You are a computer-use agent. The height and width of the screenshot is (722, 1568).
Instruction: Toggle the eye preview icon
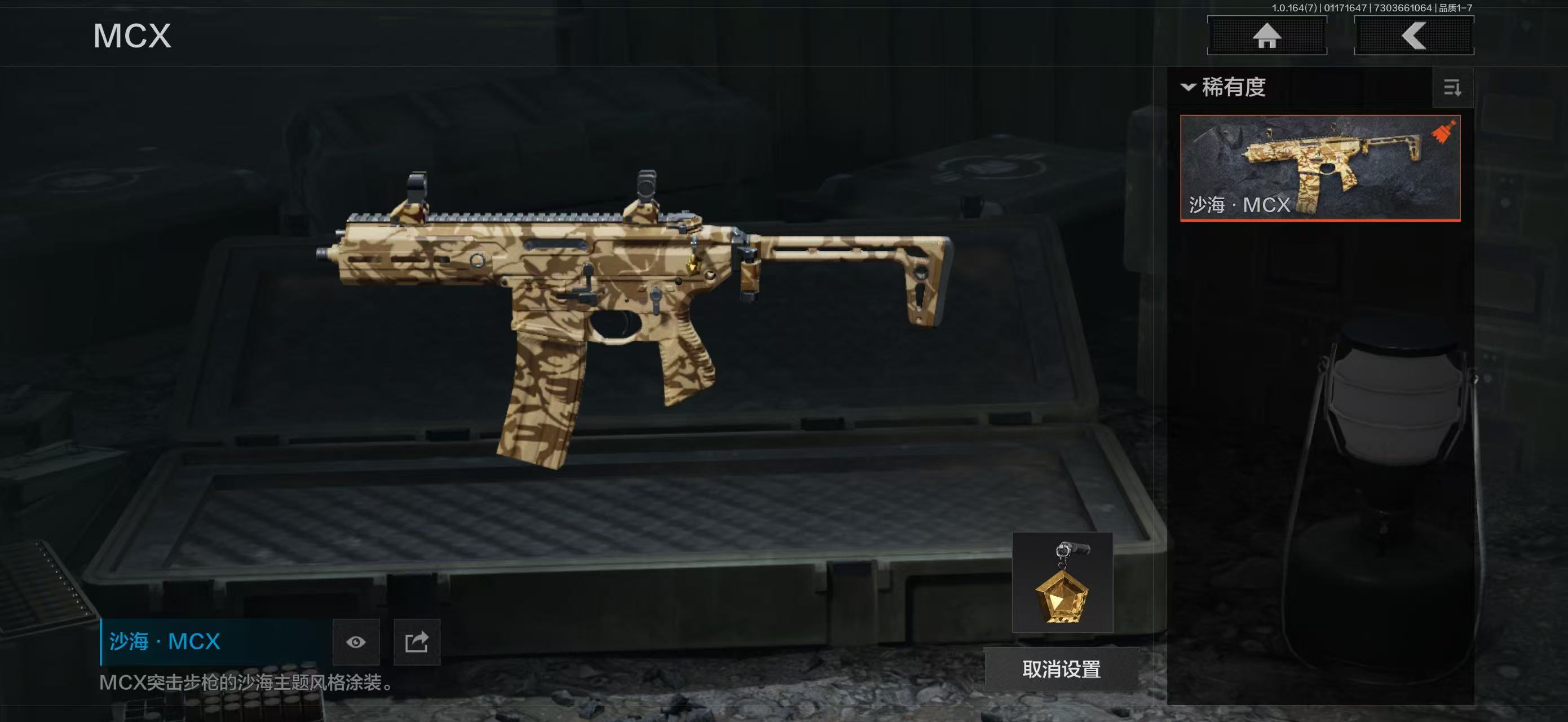coord(356,642)
